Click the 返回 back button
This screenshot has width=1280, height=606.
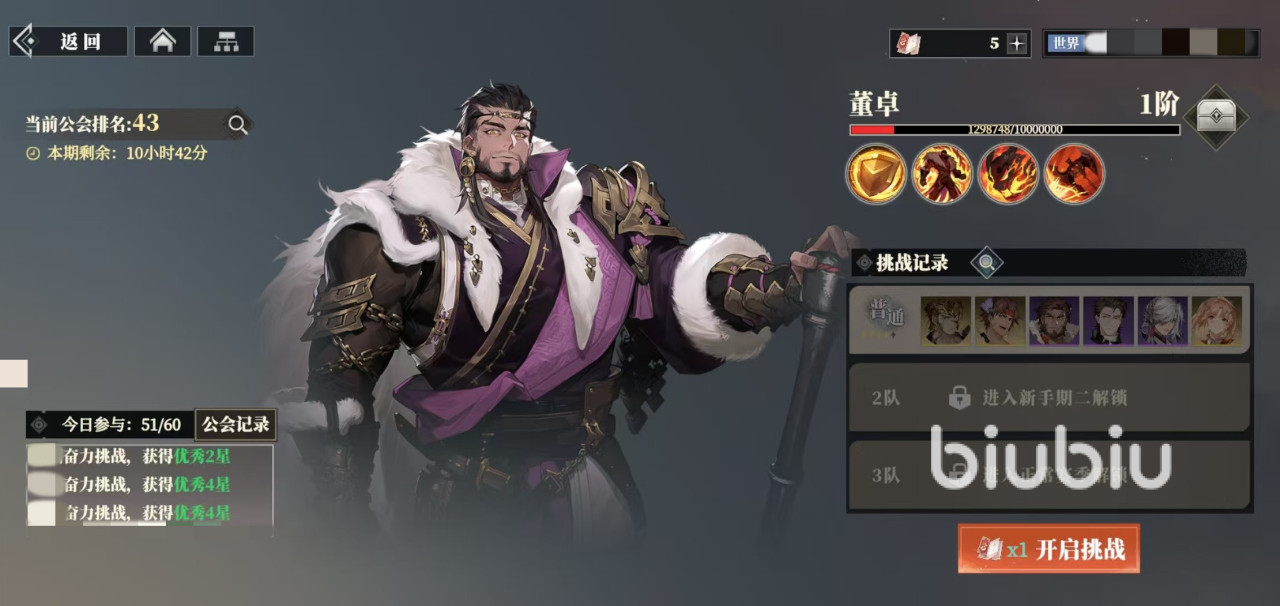point(69,42)
